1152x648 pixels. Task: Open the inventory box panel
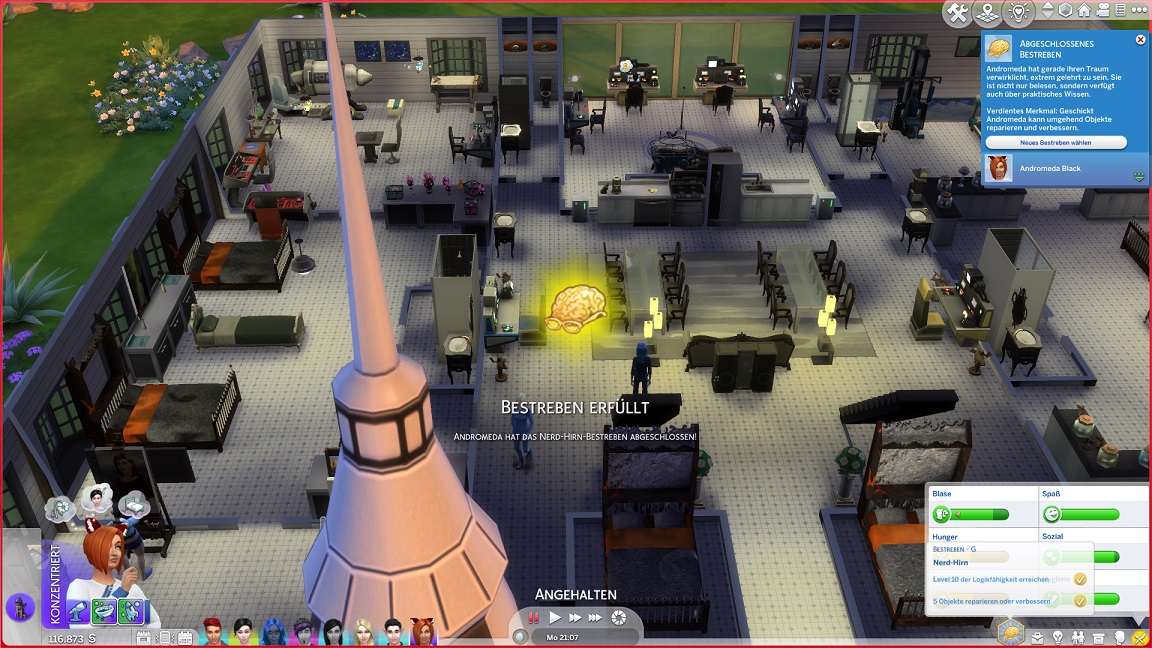1099,637
